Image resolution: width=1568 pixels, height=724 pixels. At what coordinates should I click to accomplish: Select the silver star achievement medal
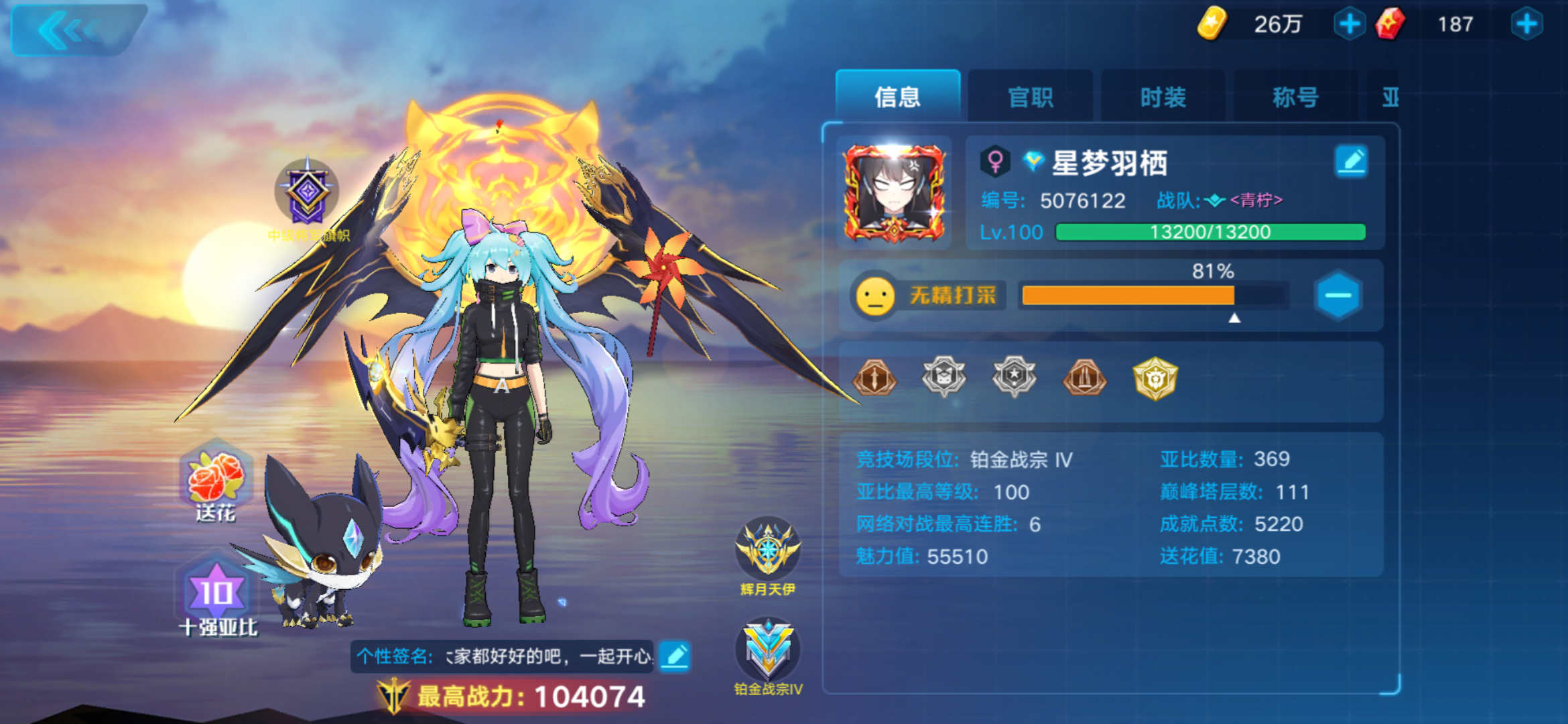[1014, 377]
